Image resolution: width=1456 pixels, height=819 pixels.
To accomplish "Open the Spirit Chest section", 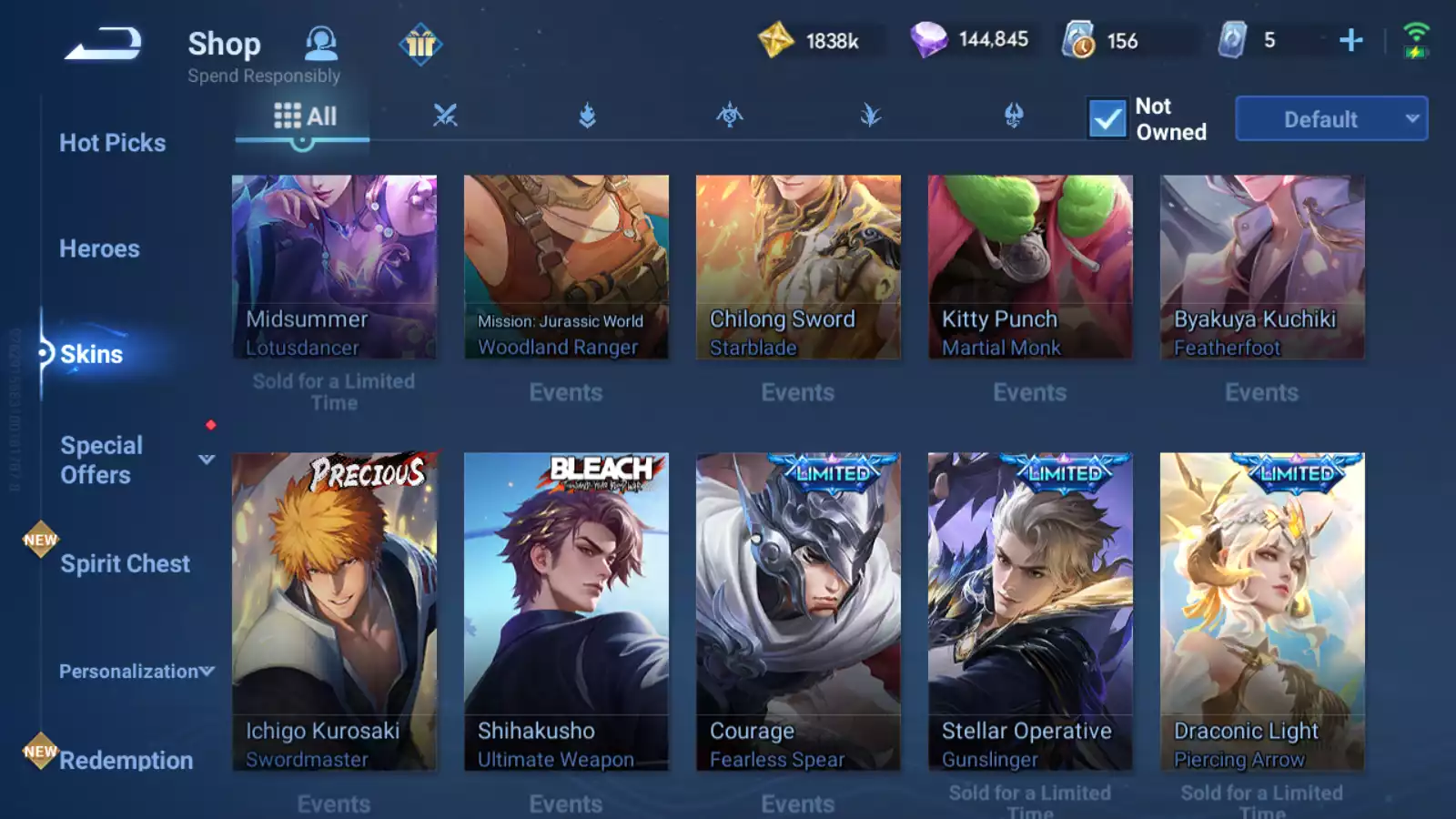I will tap(125, 563).
